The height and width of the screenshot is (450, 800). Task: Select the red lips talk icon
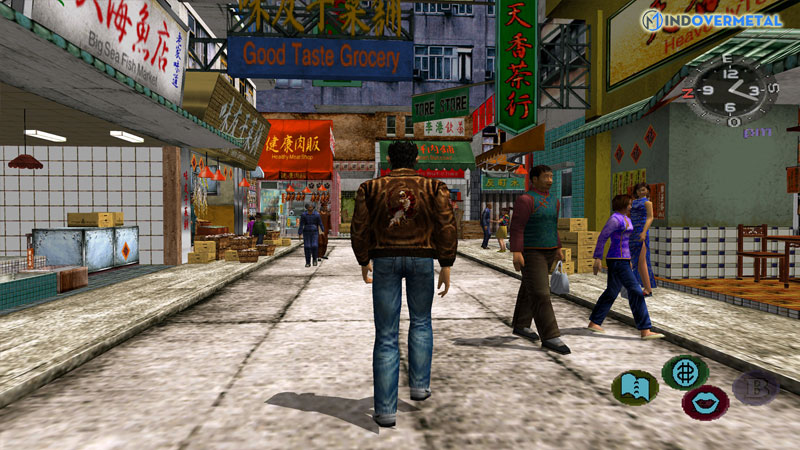click(704, 403)
